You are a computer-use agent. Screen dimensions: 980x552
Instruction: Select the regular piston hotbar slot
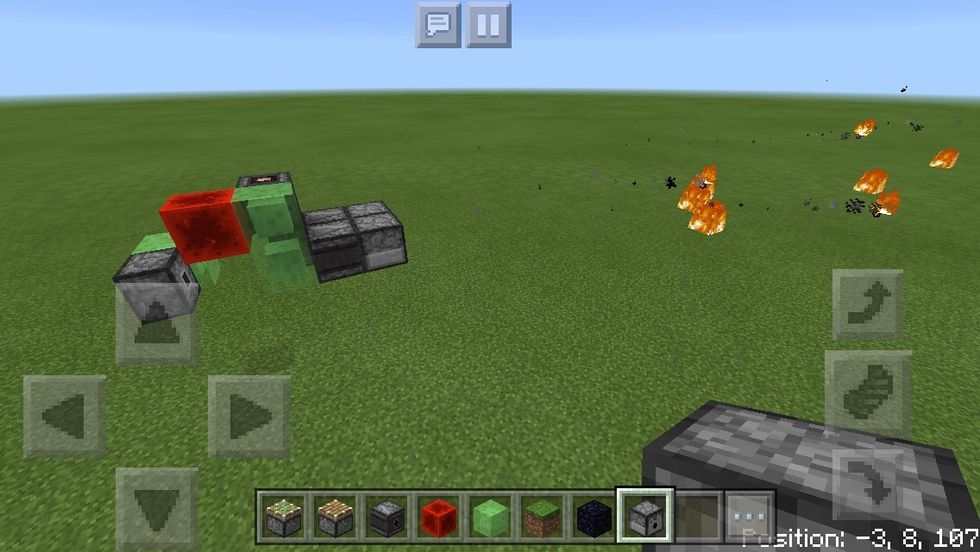pos(334,515)
